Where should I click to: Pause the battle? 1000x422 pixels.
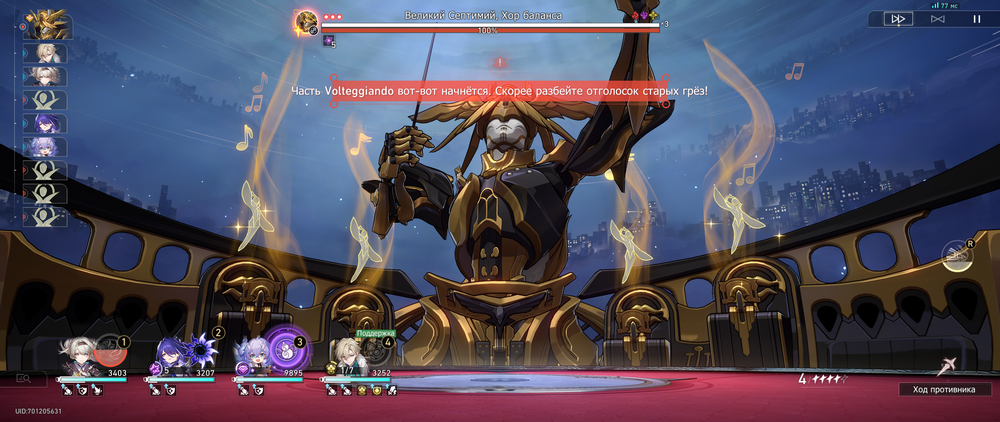[x=976, y=19]
